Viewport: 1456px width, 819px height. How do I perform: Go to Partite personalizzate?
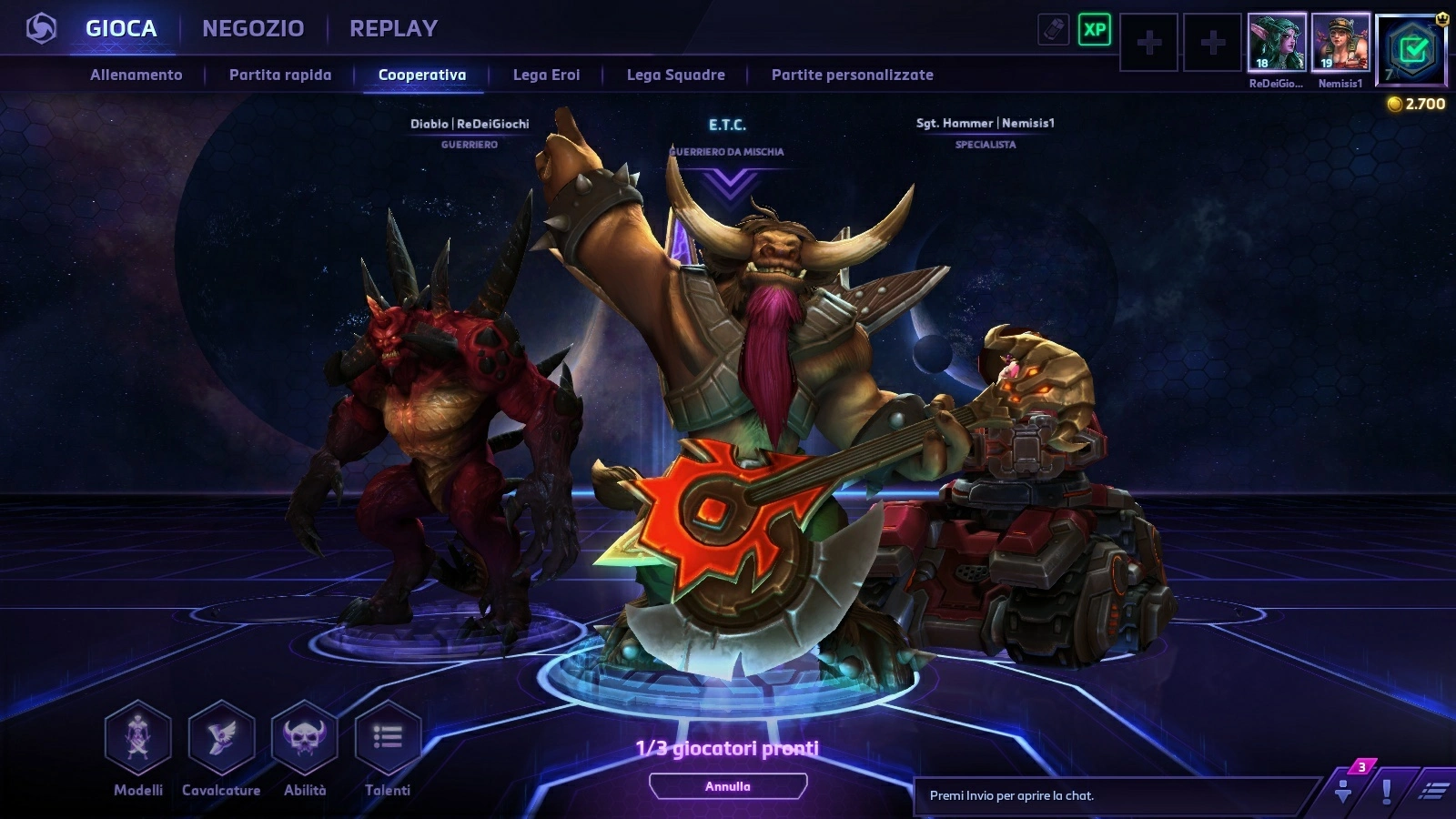coord(852,75)
